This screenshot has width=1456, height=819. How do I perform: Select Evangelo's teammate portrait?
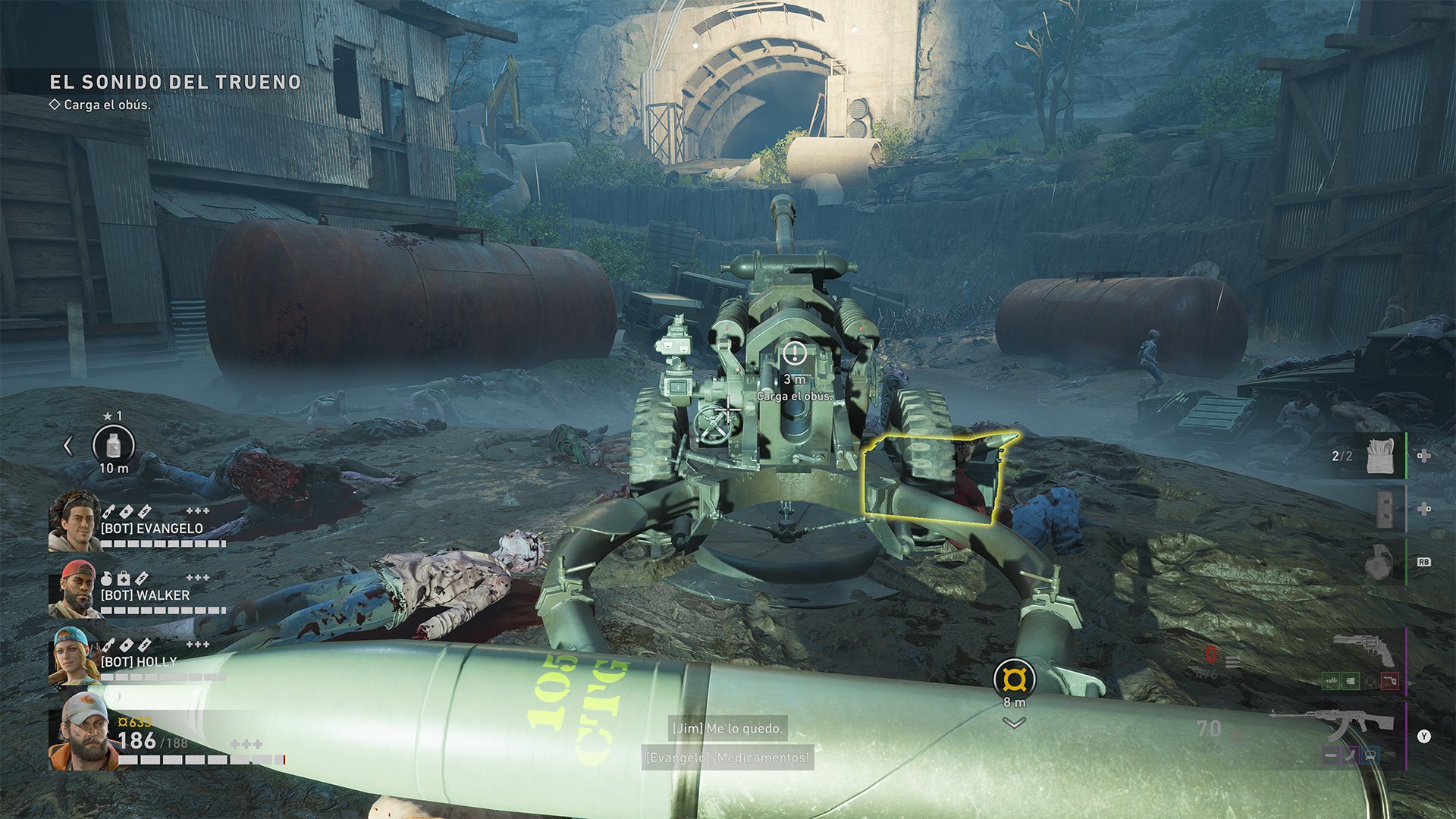point(74,520)
